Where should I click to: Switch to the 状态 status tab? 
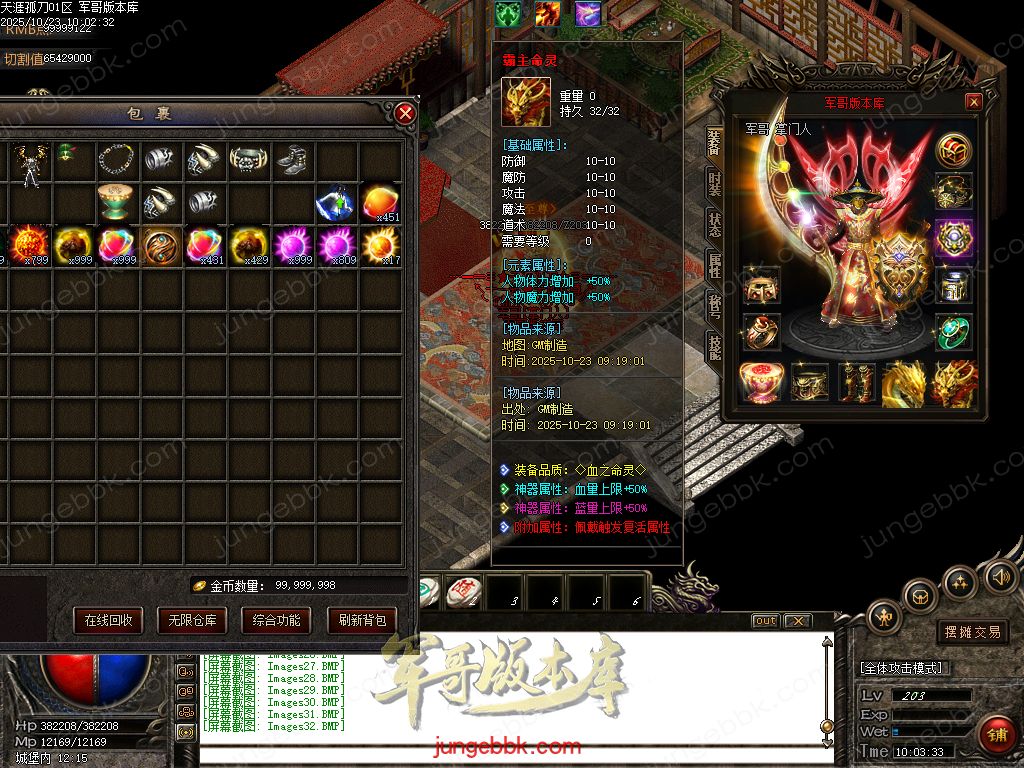click(x=714, y=224)
